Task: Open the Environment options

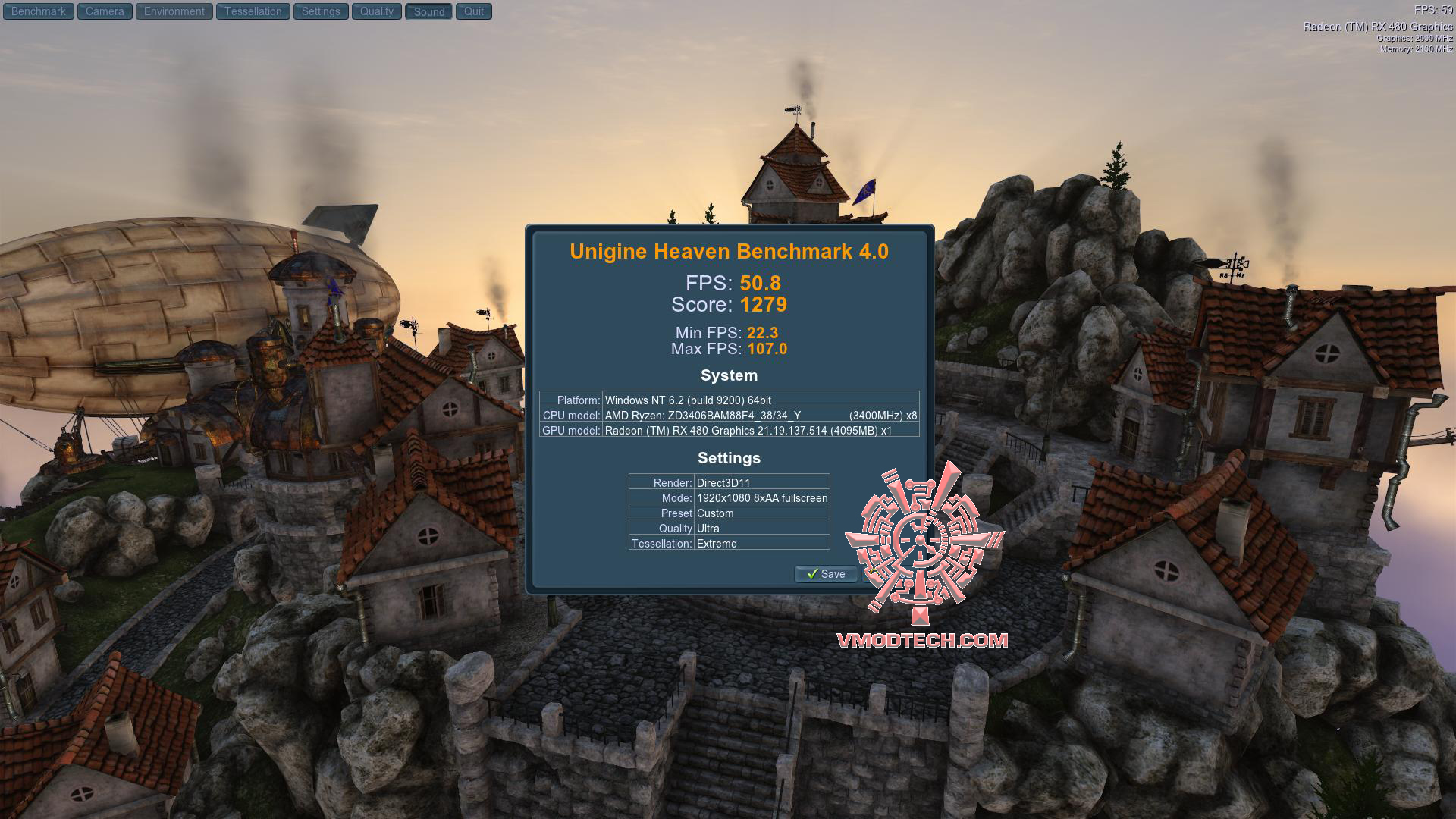Action: (174, 11)
